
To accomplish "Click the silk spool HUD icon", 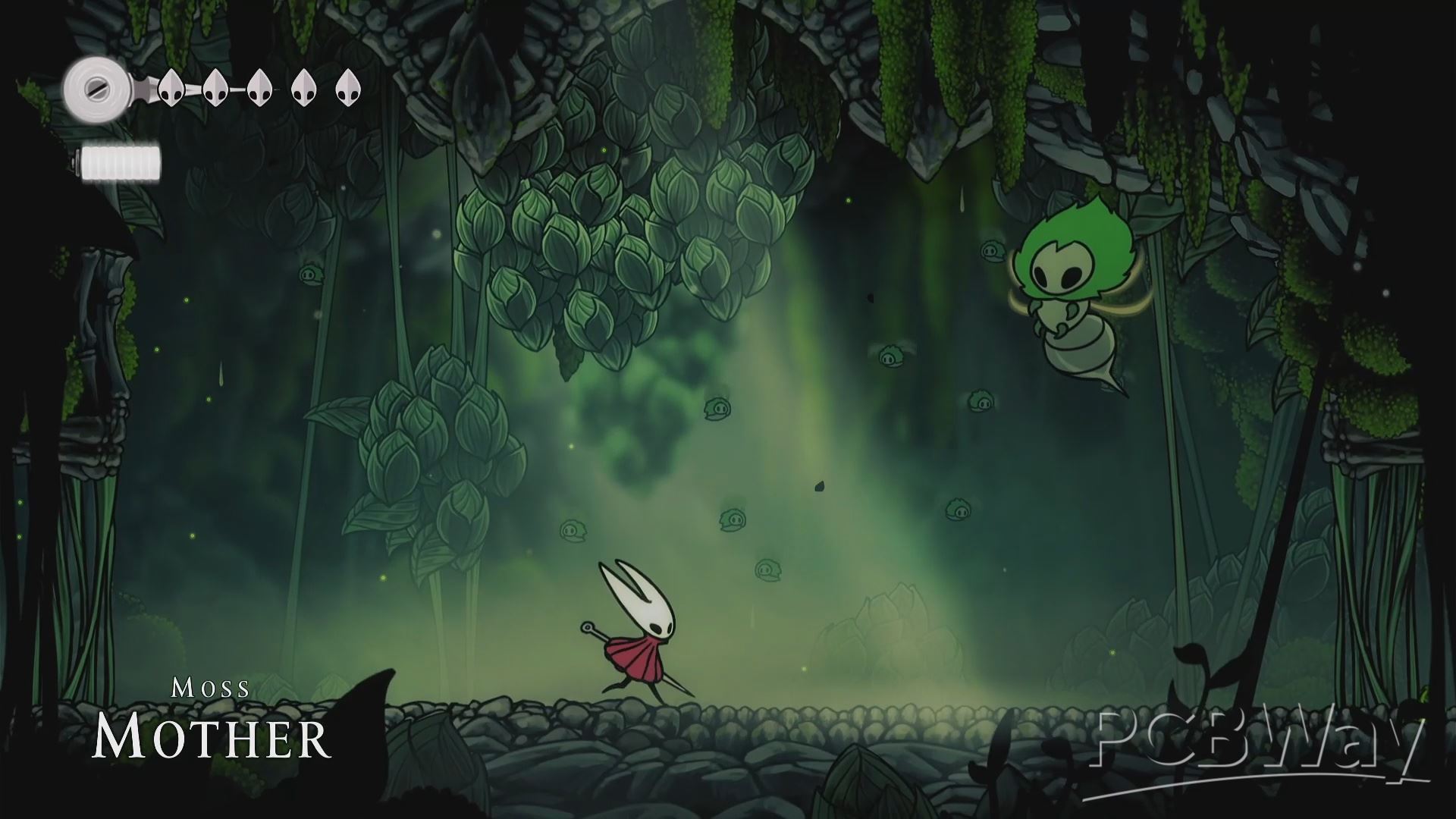I will pos(96,90).
